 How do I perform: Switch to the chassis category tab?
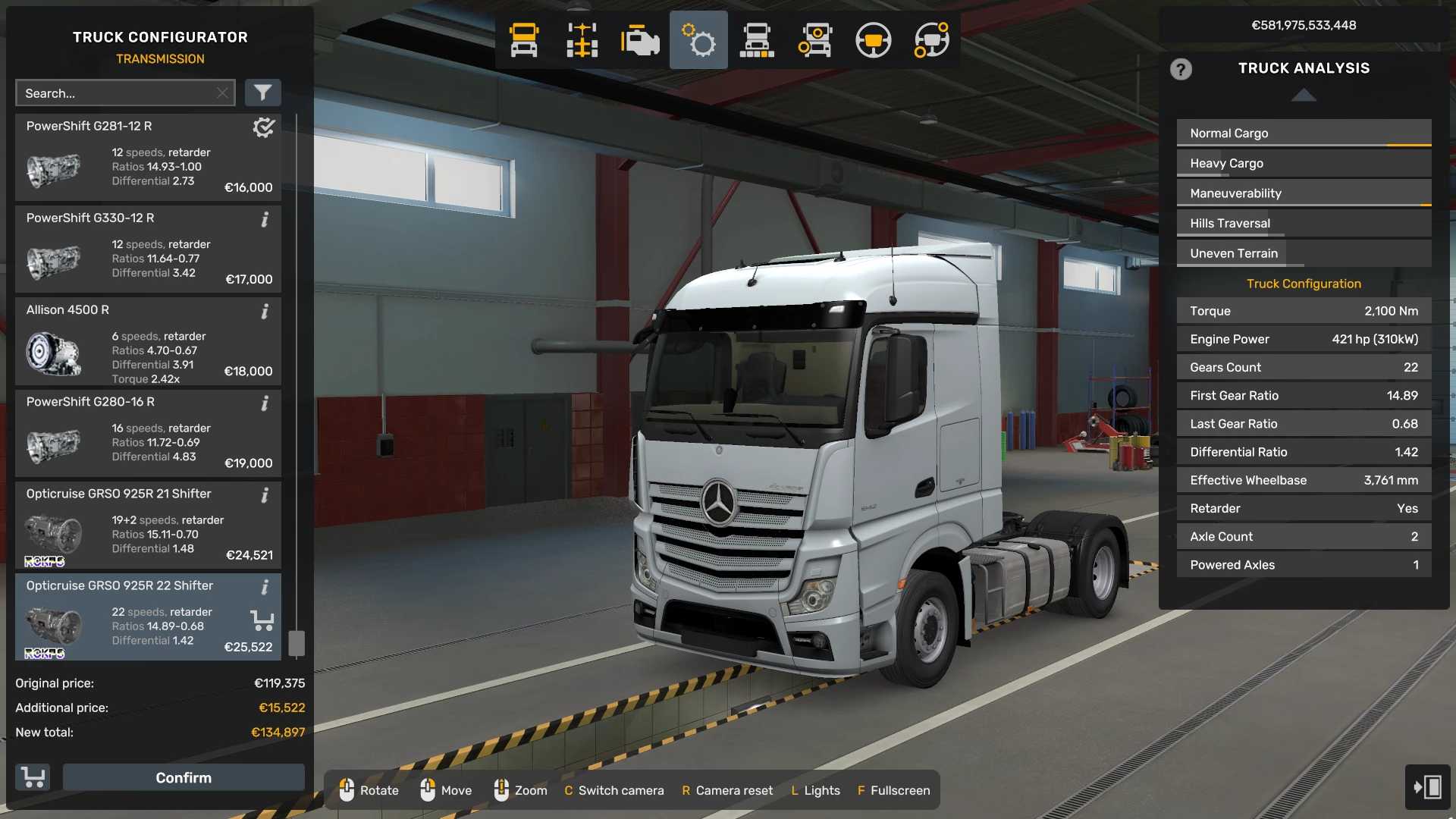click(x=582, y=40)
